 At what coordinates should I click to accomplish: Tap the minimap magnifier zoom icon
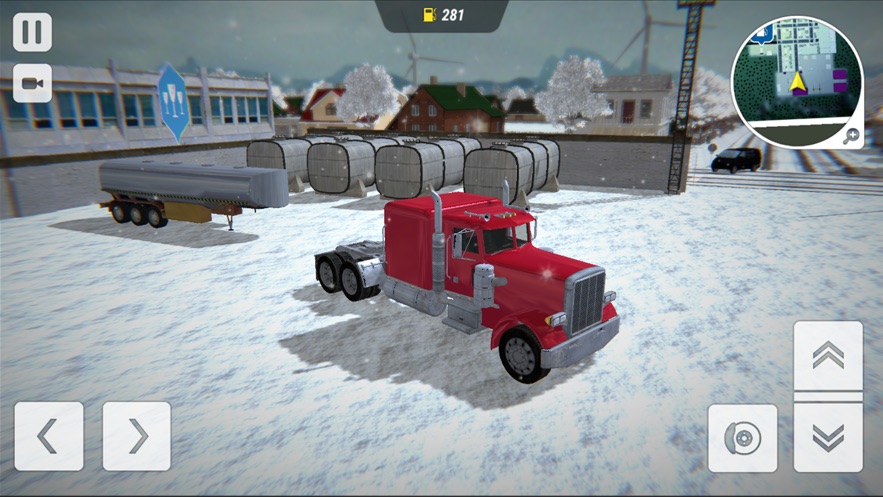pos(851,137)
